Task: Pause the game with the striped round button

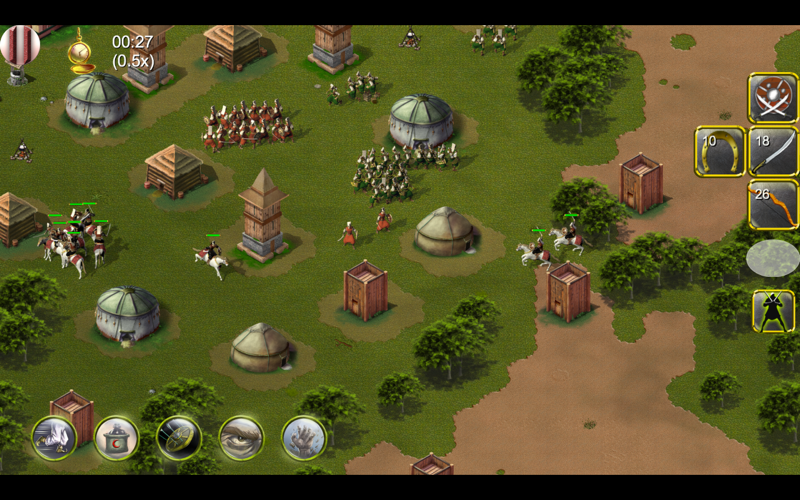Action: coord(20,46)
